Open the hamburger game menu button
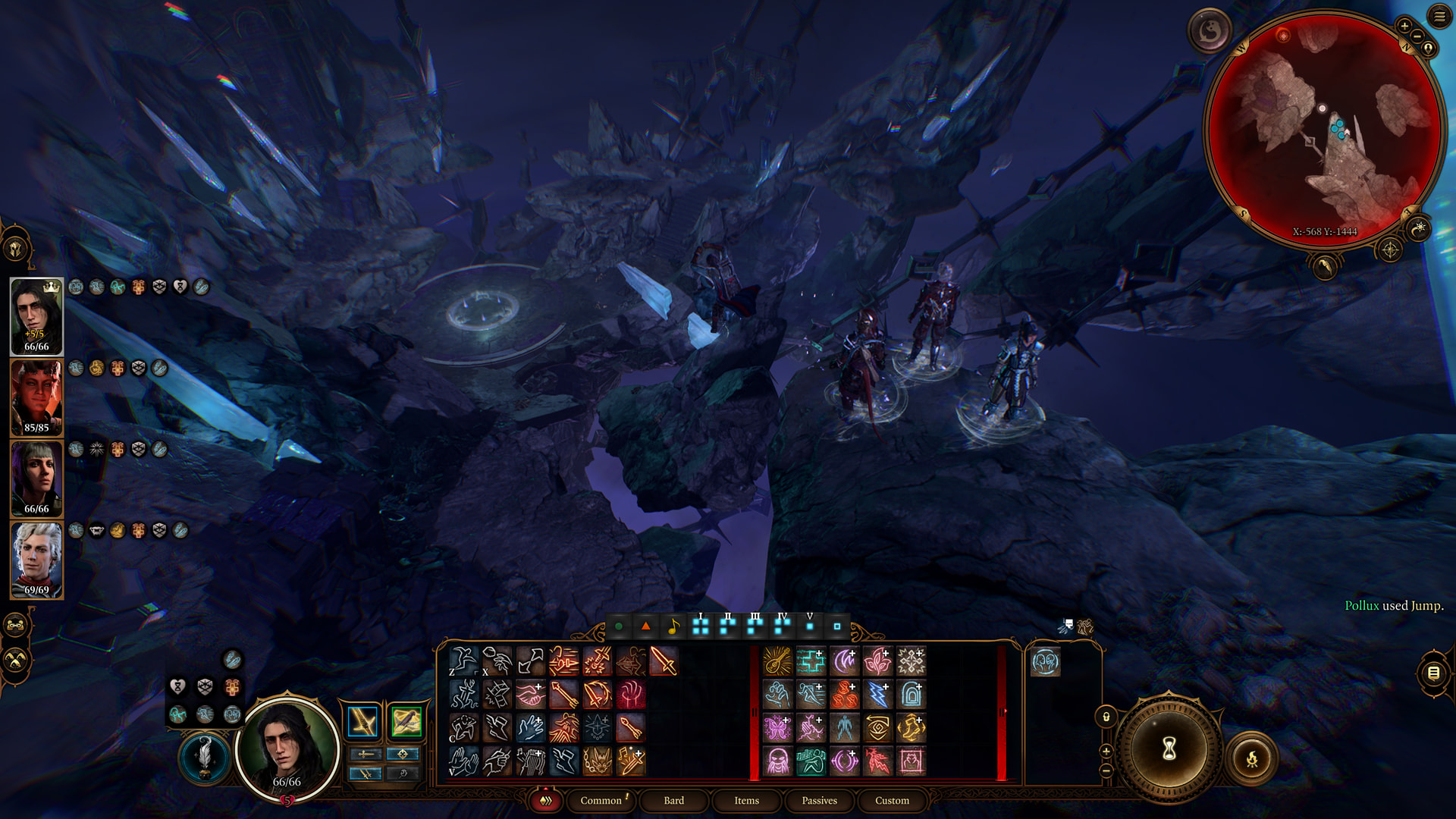The height and width of the screenshot is (819, 1456). pyautogui.click(x=1439, y=17)
